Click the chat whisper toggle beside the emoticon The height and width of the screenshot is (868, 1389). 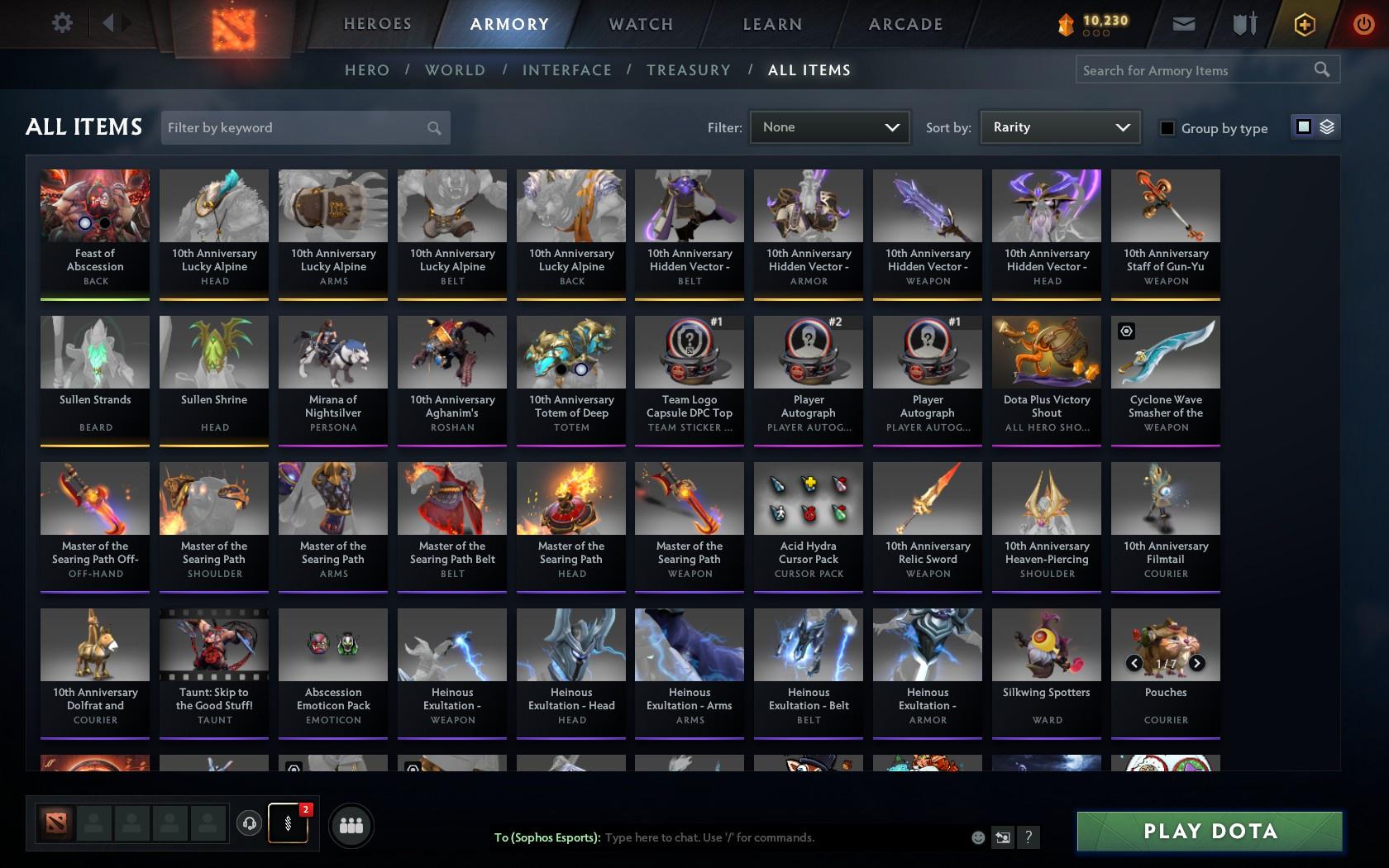(x=1002, y=837)
